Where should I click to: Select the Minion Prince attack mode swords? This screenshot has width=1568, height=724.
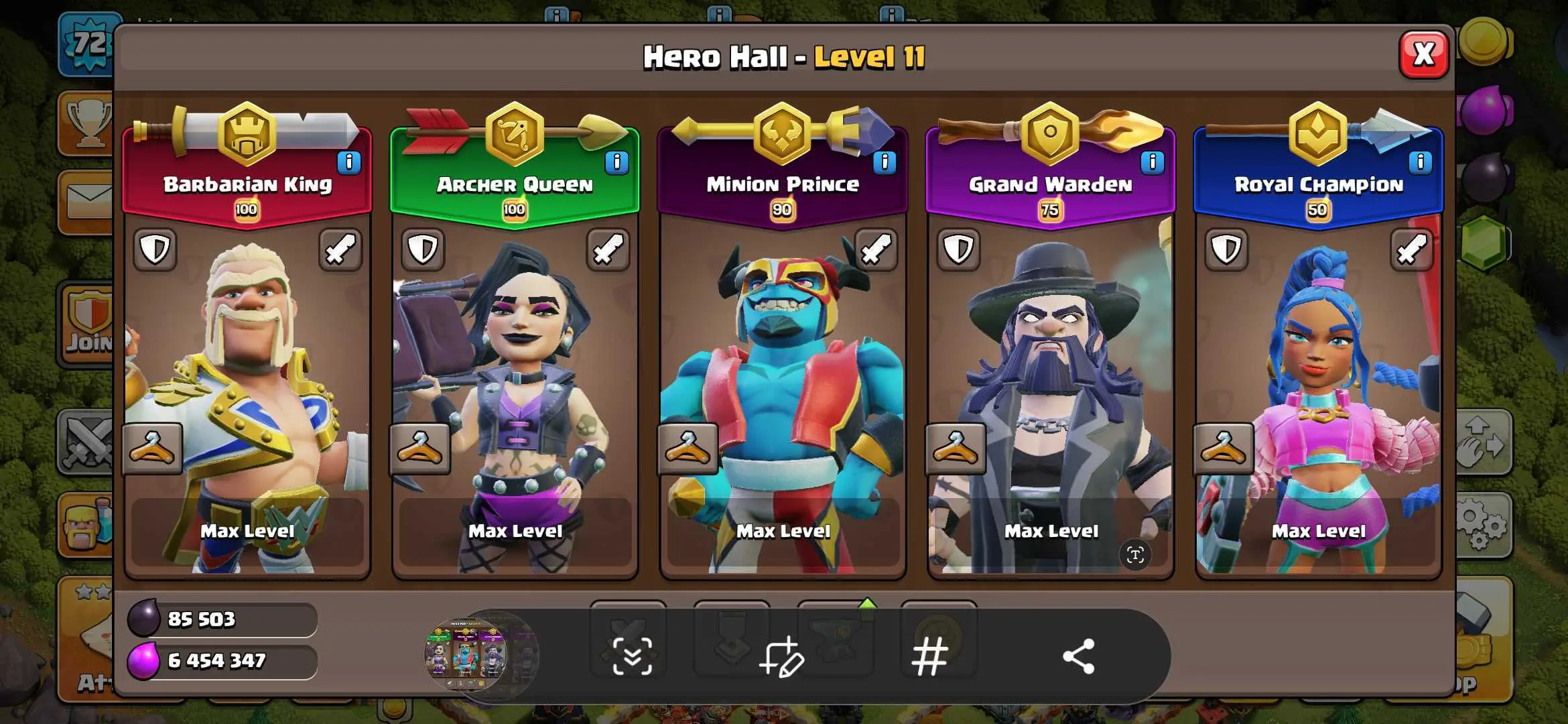876,250
